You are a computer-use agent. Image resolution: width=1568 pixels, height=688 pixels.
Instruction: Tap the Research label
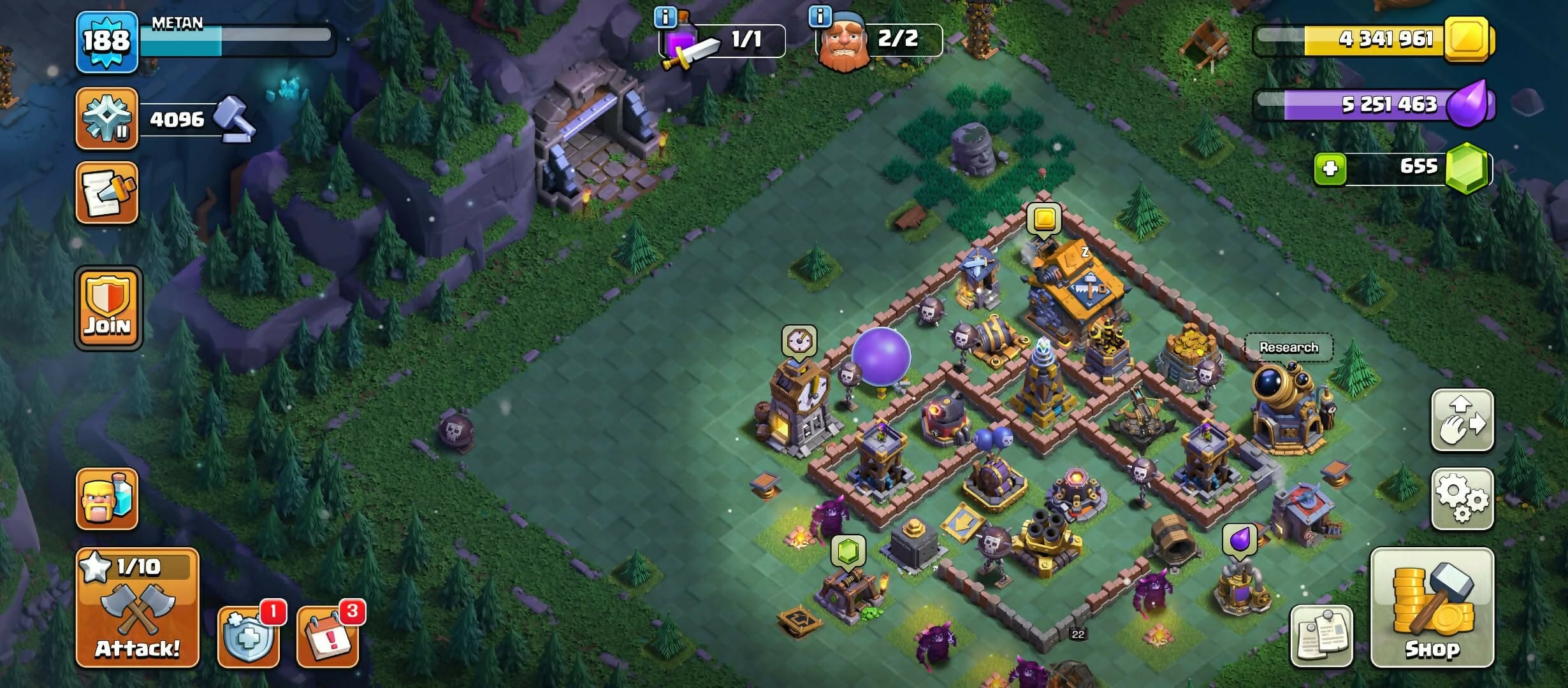point(1288,347)
